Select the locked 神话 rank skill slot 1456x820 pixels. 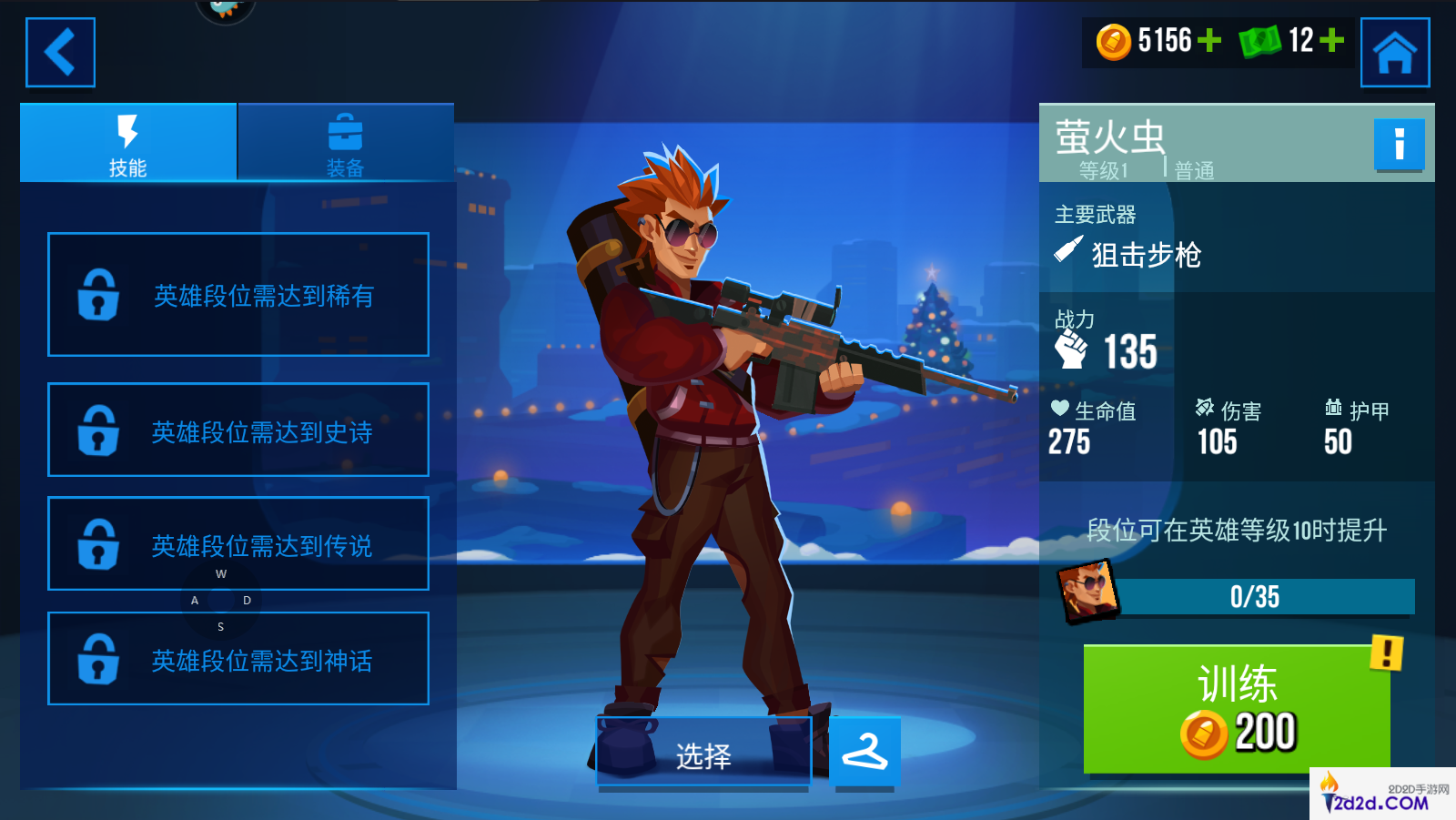[238, 658]
